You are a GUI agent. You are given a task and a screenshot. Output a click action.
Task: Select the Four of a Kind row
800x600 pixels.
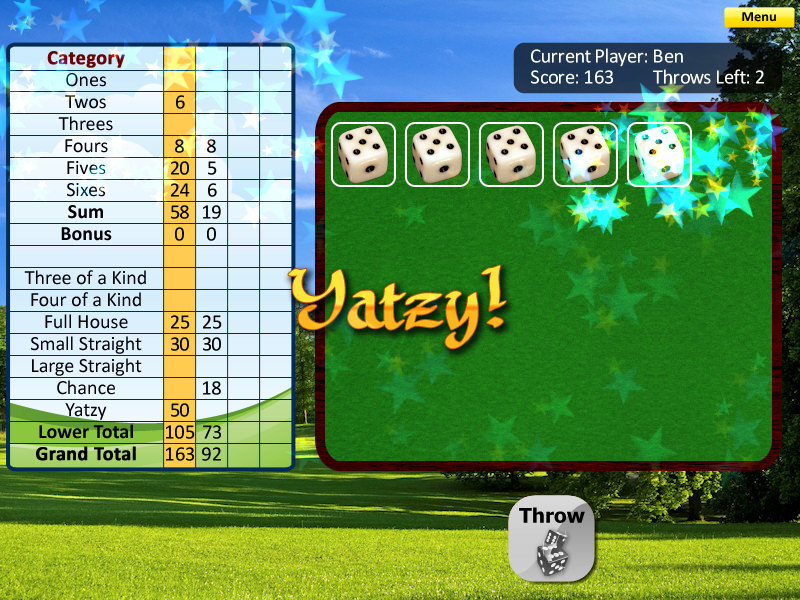(x=86, y=300)
